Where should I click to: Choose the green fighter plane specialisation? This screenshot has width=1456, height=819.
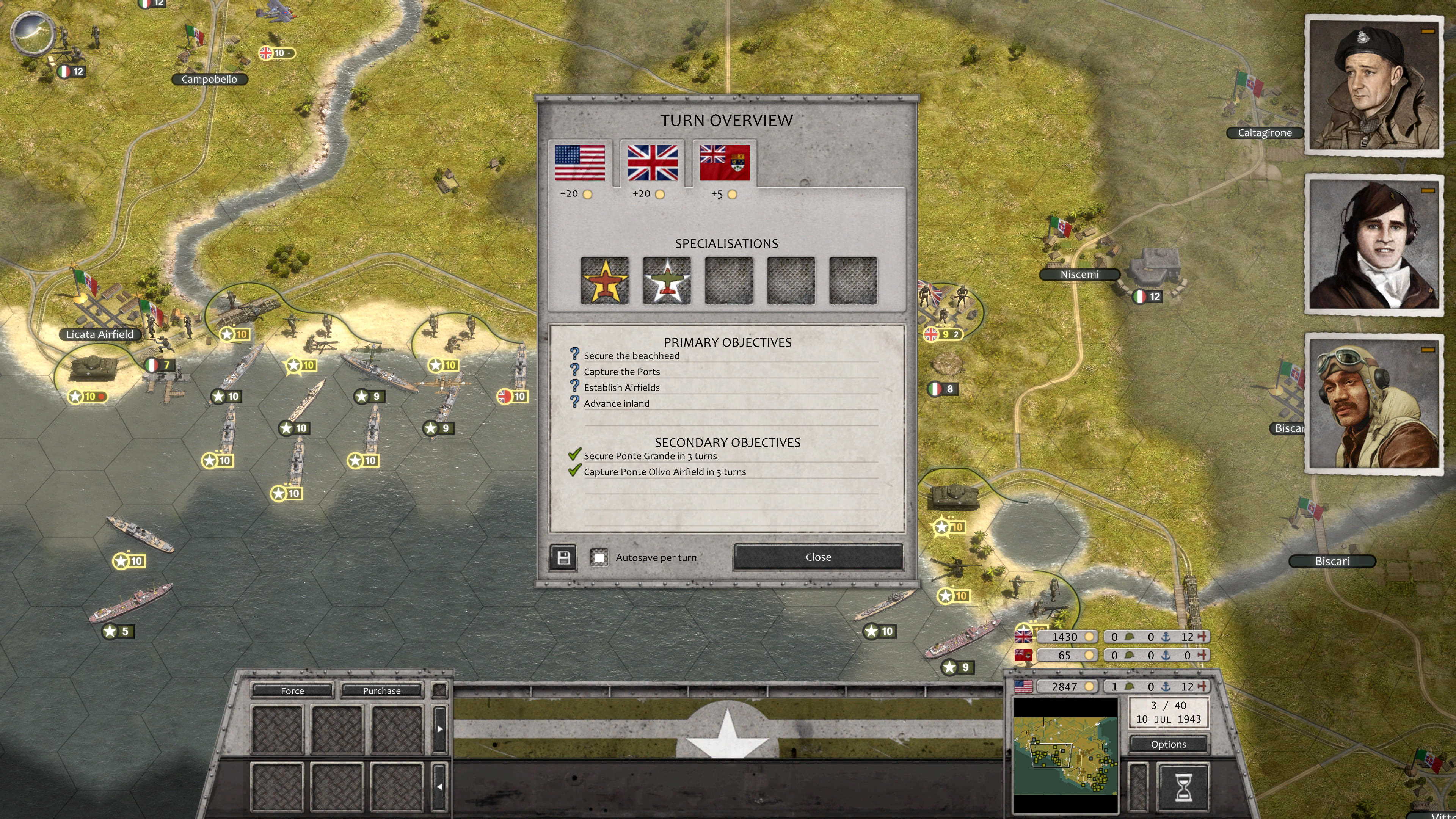(667, 281)
